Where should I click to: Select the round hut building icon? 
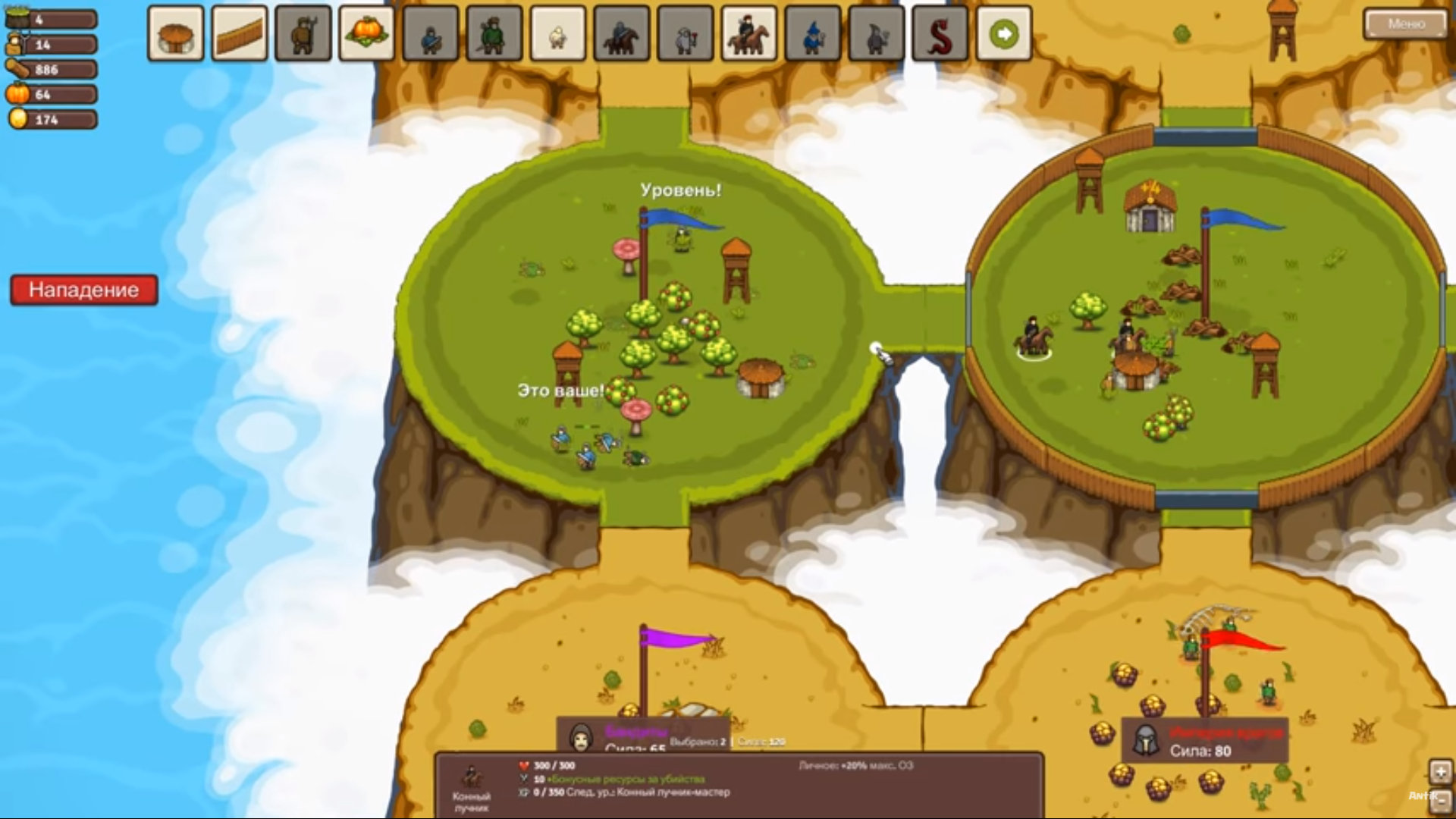click(x=176, y=34)
